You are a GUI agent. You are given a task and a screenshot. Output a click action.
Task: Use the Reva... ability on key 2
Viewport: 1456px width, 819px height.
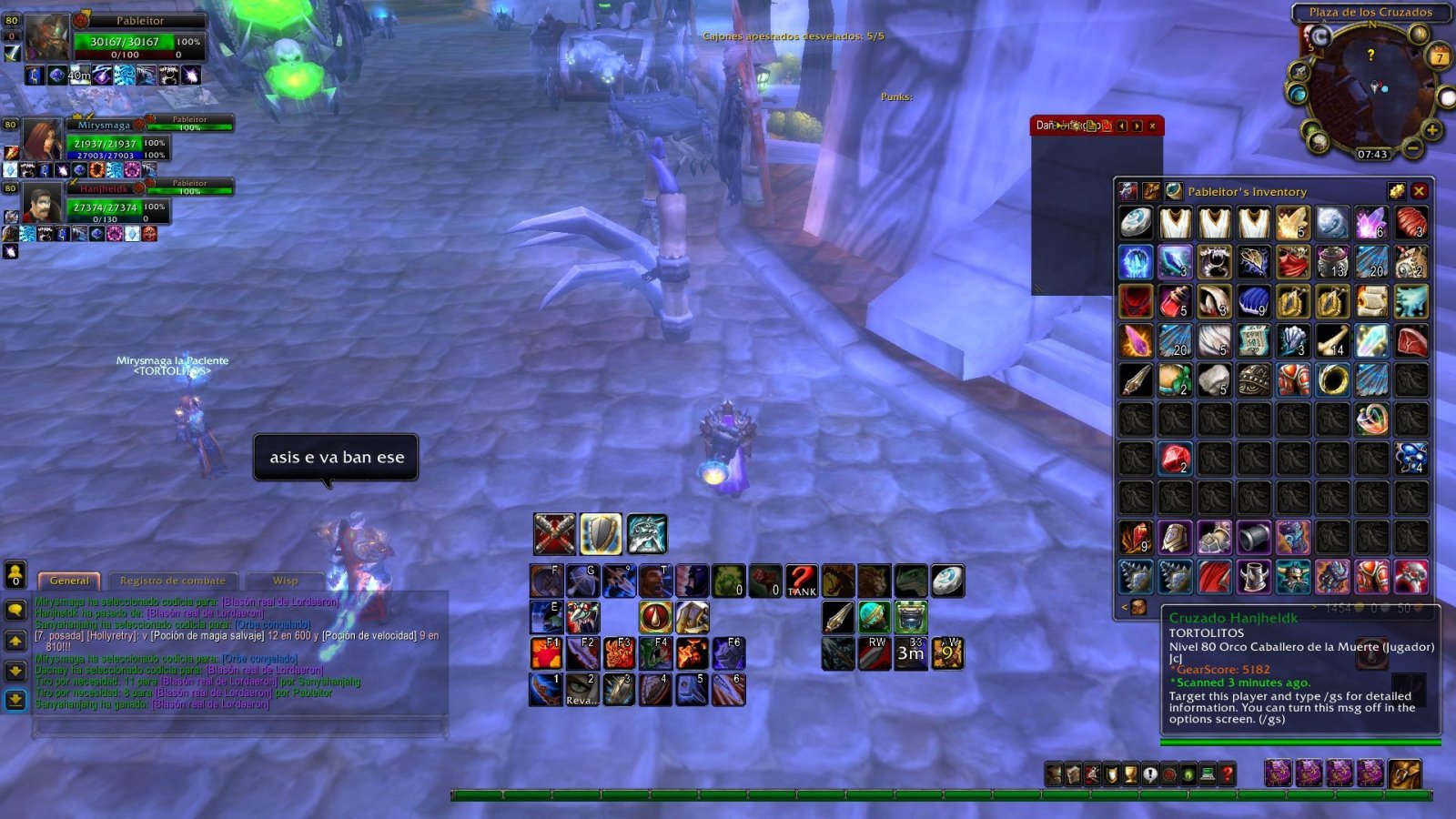pyautogui.click(x=582, y=690)
